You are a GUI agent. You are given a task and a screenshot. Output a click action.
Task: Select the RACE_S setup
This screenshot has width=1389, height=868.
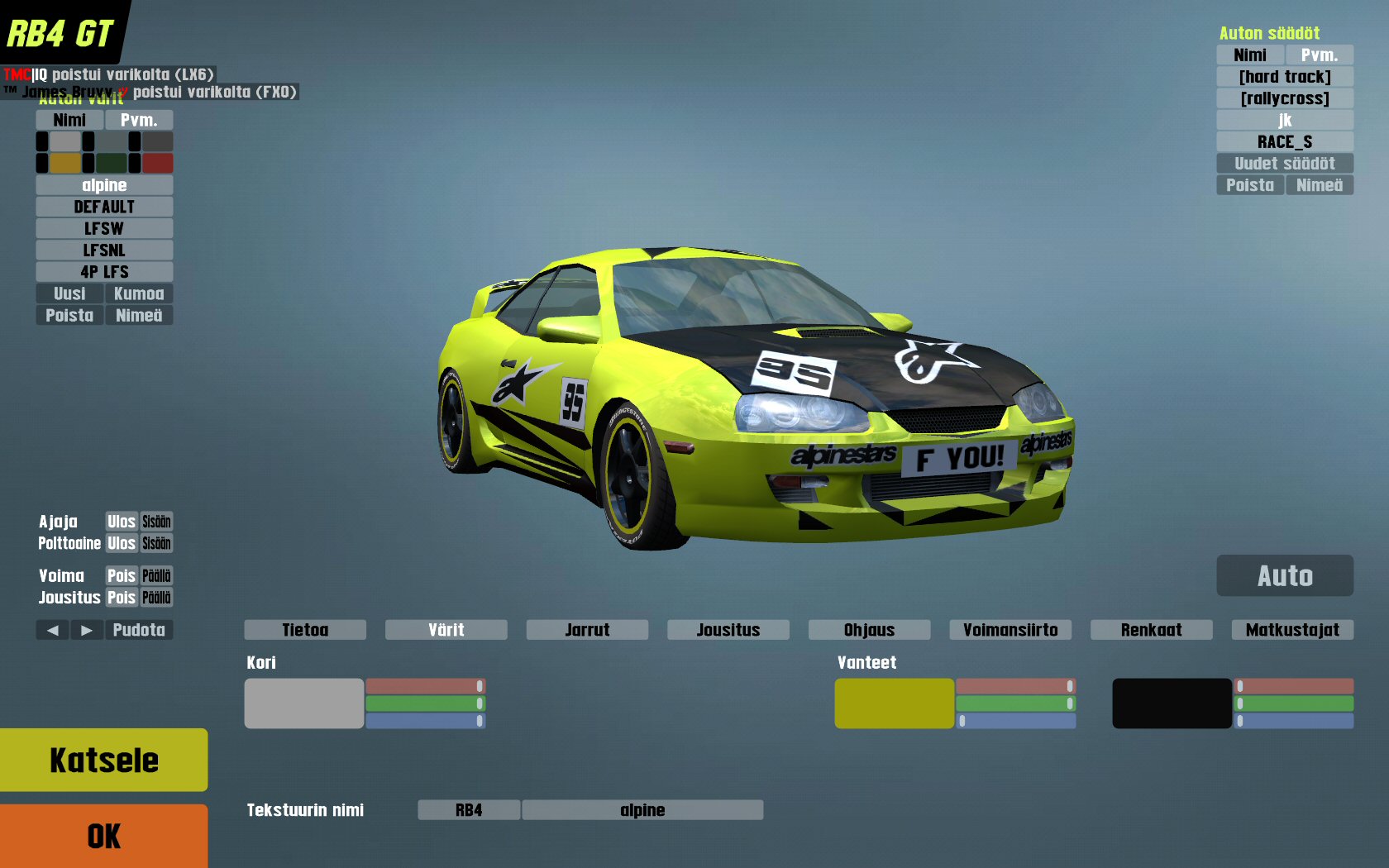[1285, 141]
